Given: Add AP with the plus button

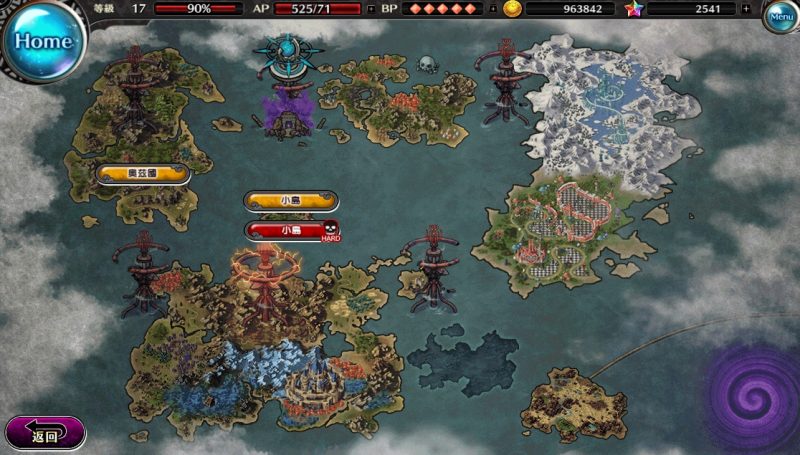Looking at the screenshot, I should click(x=372, y=9).
